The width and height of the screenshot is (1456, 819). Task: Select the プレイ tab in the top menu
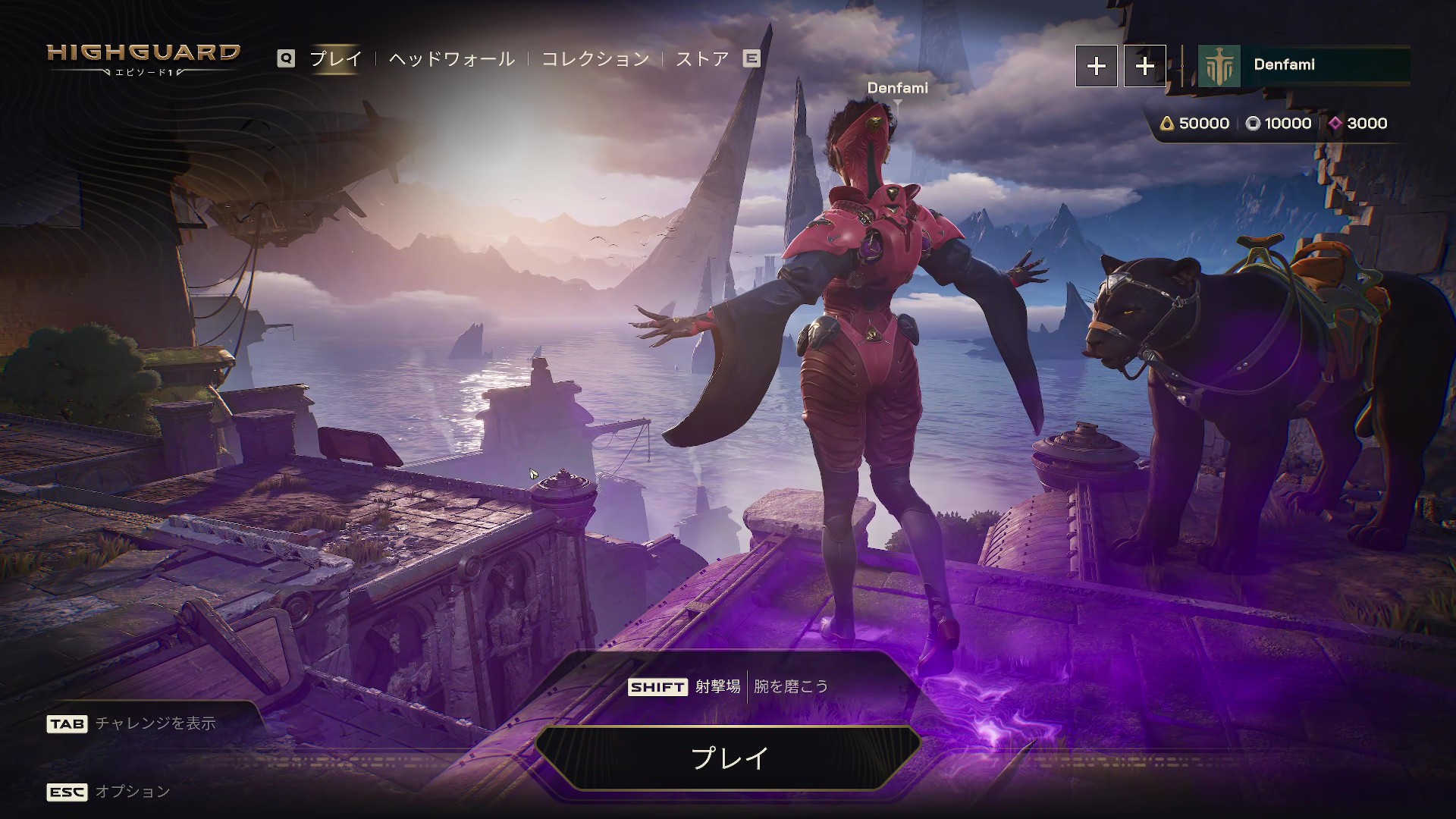pyautogui.click(x=336, y=58)
